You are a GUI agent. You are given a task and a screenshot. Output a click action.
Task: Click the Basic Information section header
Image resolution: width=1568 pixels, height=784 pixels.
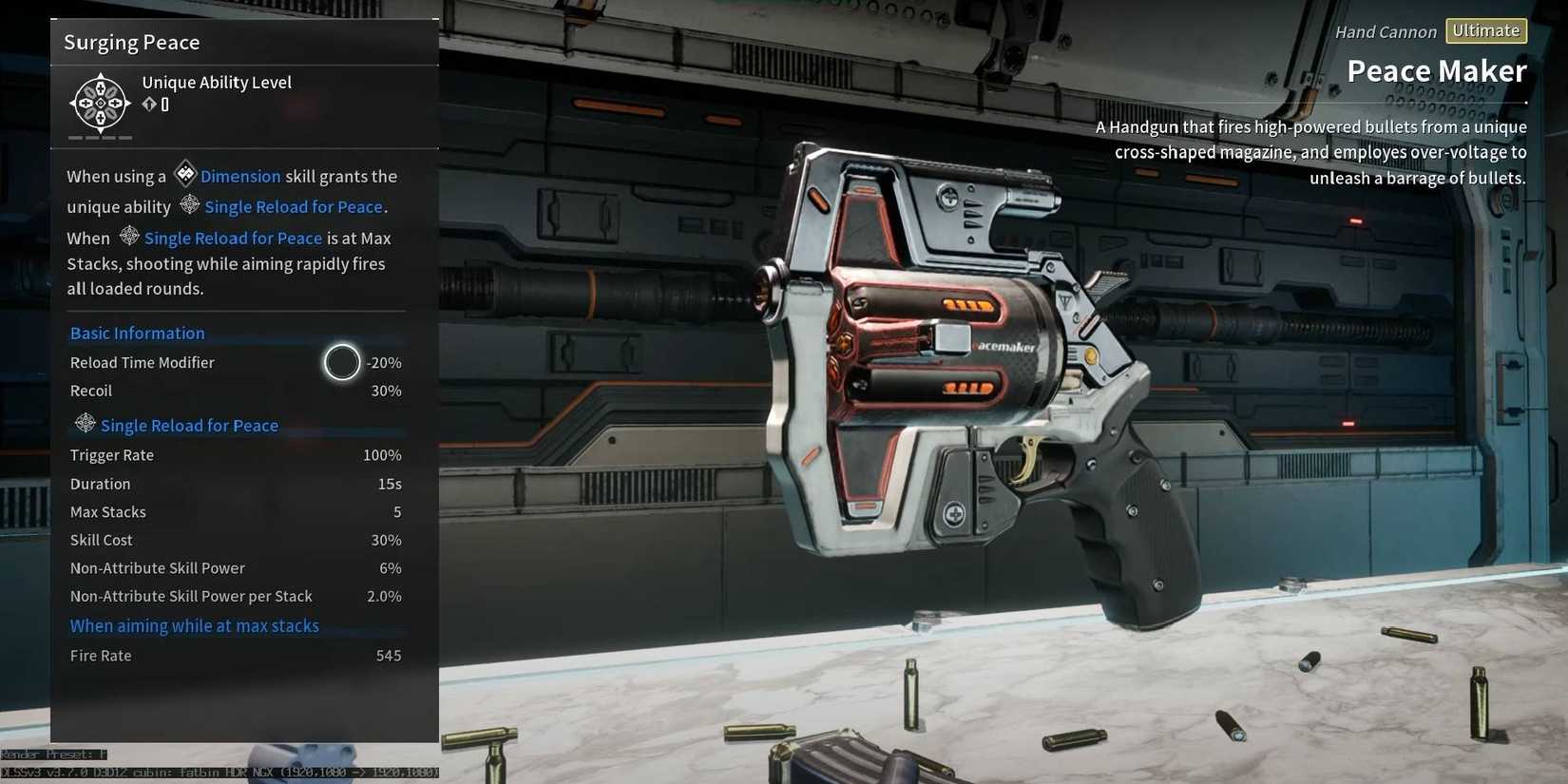tap(138, 334)
